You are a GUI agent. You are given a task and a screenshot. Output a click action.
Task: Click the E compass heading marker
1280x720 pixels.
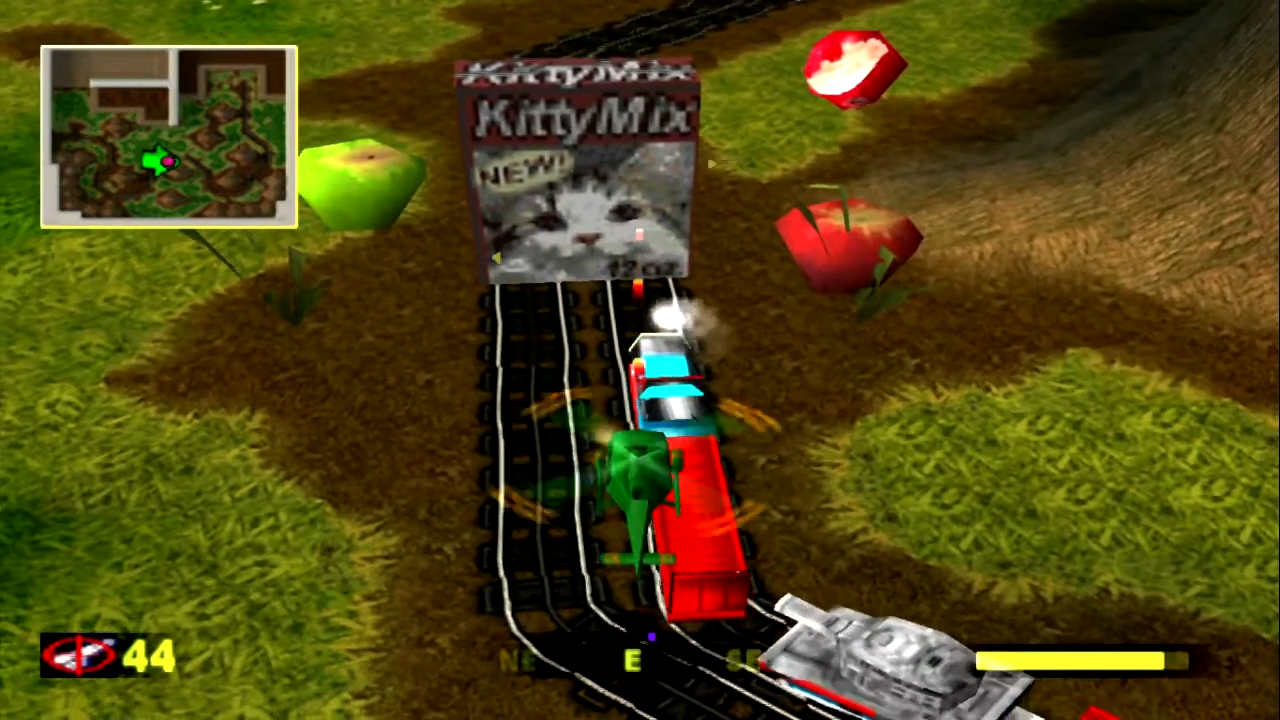[x=630, y=660]
